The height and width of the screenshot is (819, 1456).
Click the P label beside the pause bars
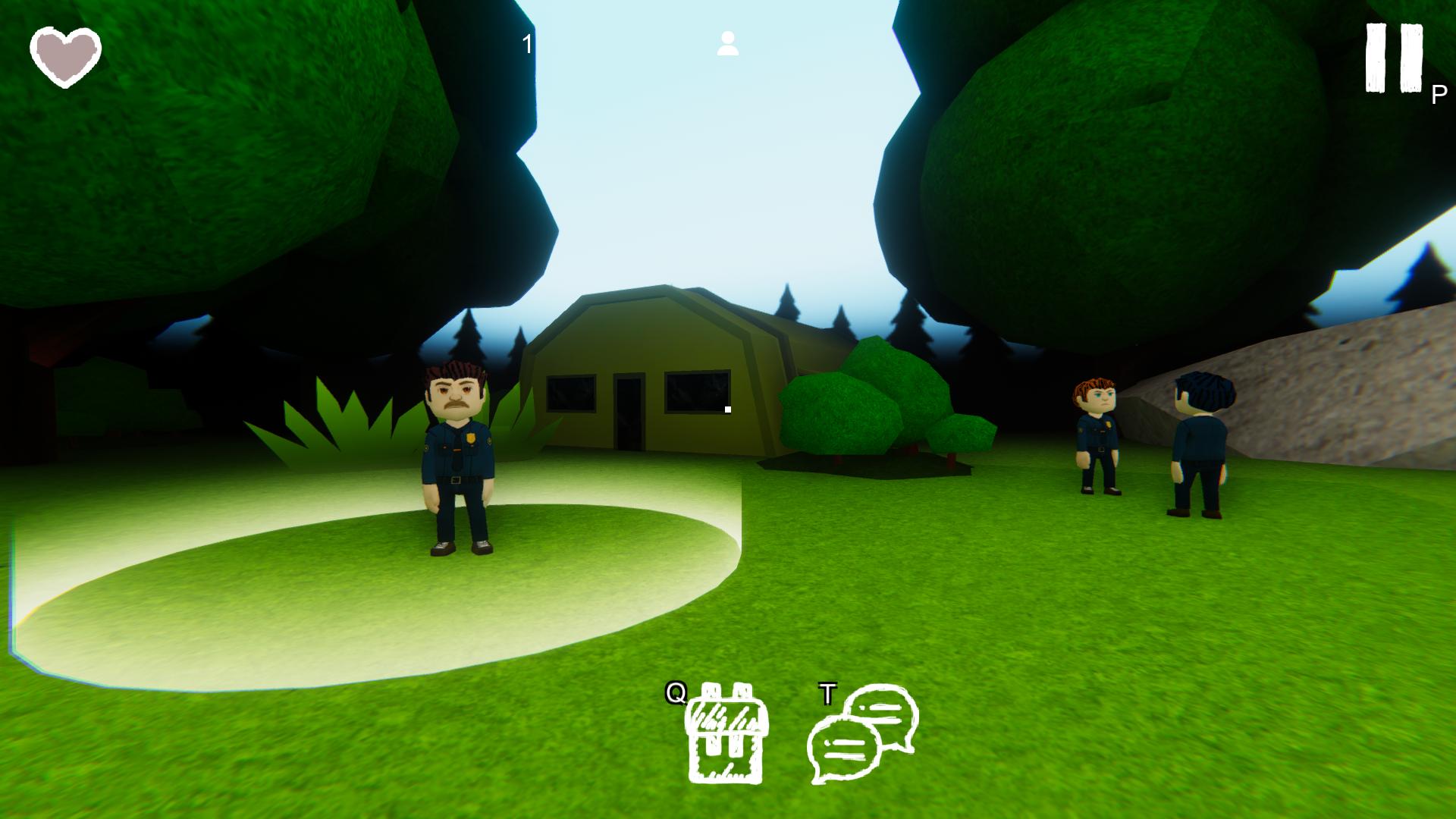[x=1438, y=96]
